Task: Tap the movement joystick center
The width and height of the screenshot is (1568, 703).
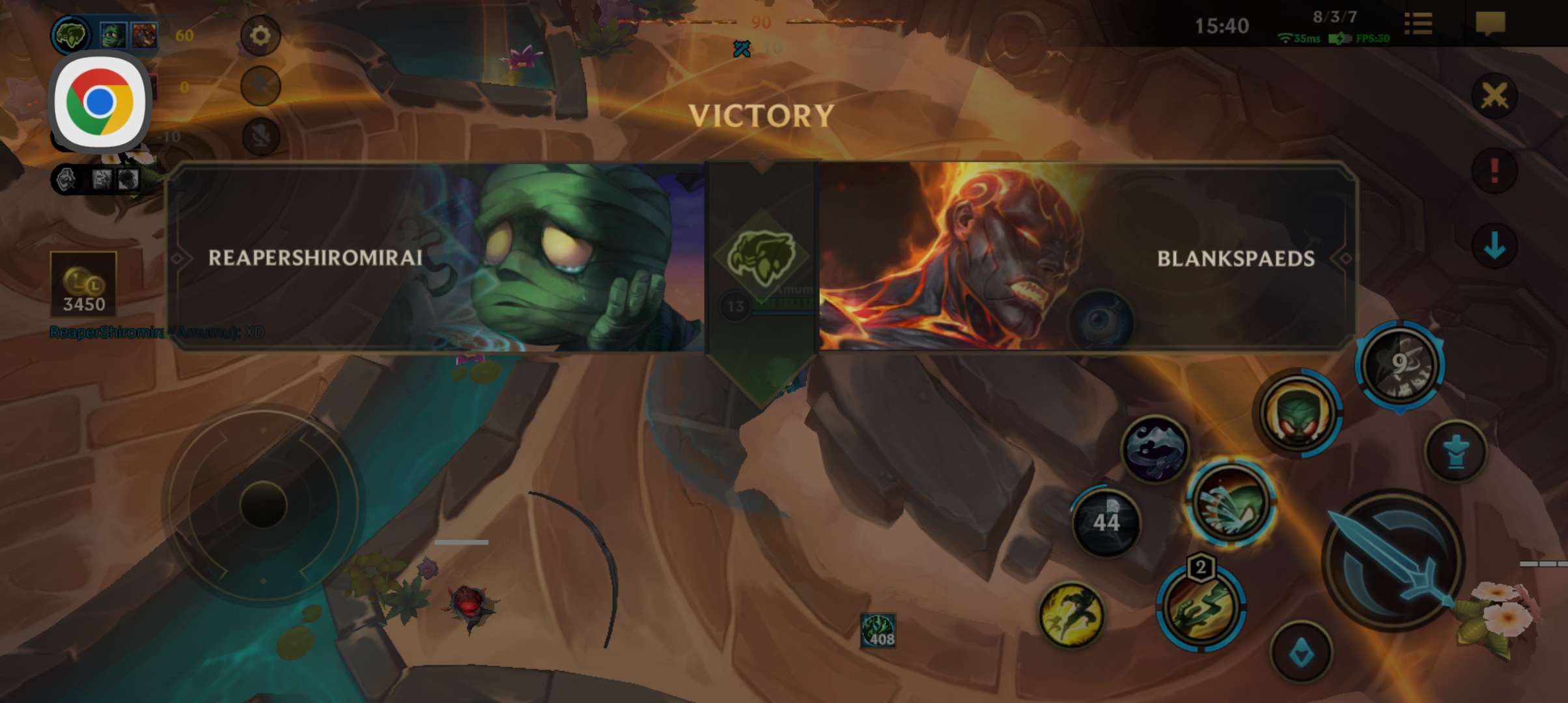Action: click(263, 504)
